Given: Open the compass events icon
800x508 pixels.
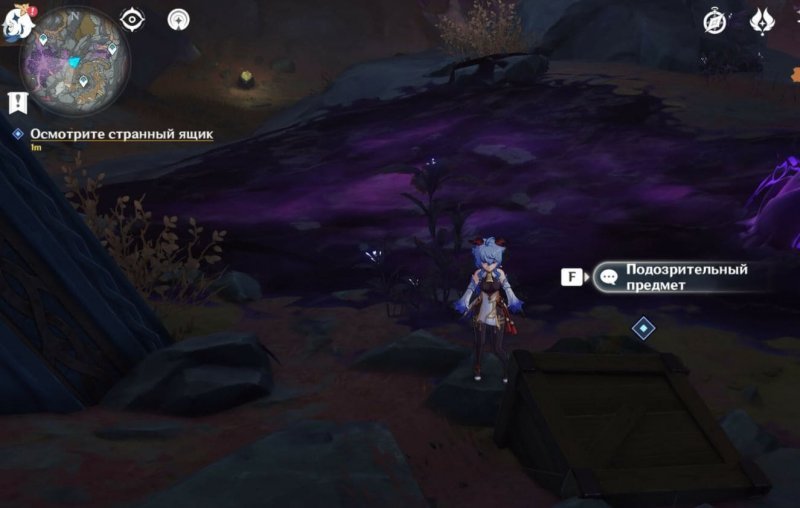Looking at the screenshot, I should click(715, 21).
